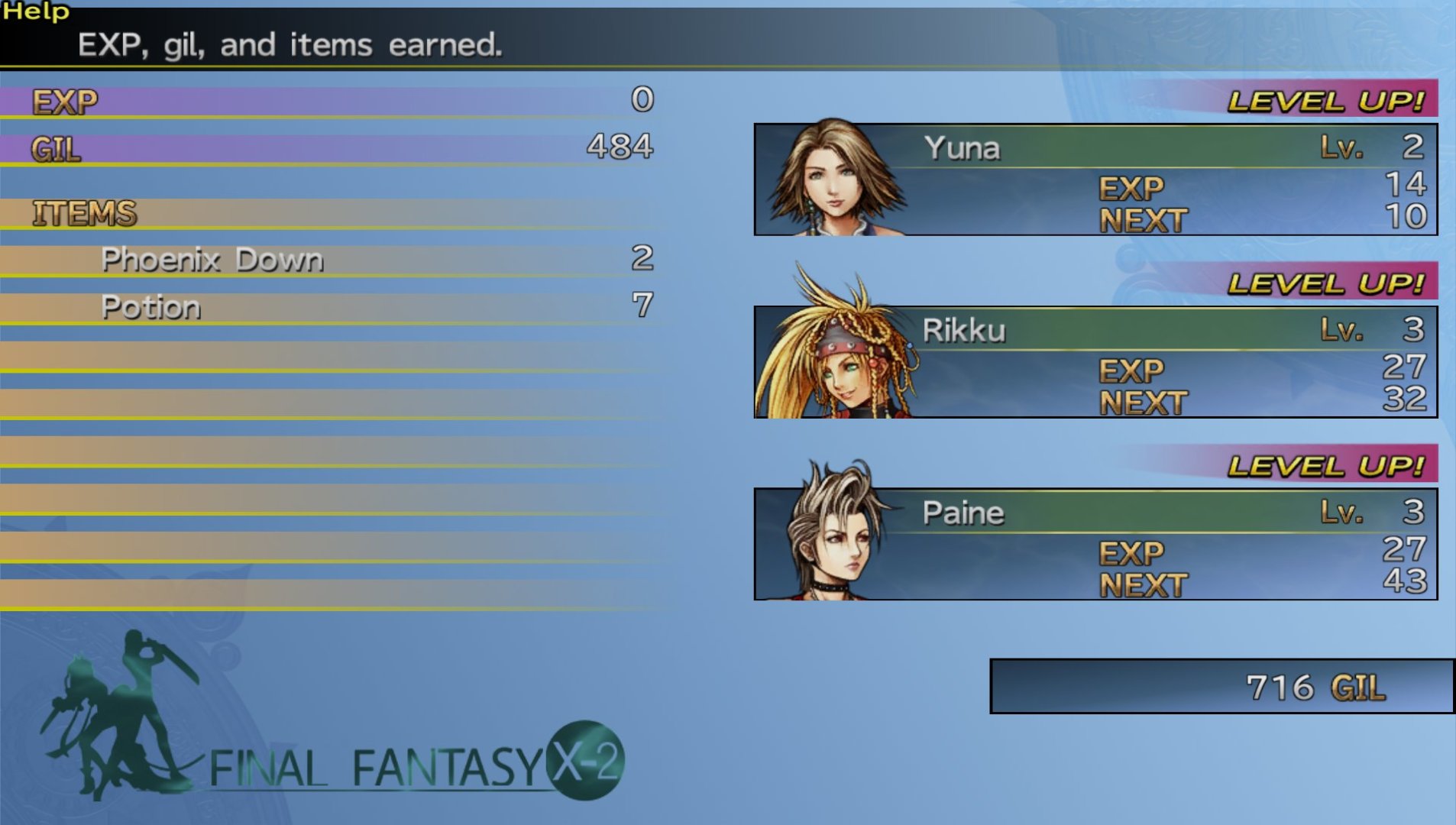This screenshot has width=1456, height=825.
Task: Select Yuna's character result panel
Action: 1095,180
